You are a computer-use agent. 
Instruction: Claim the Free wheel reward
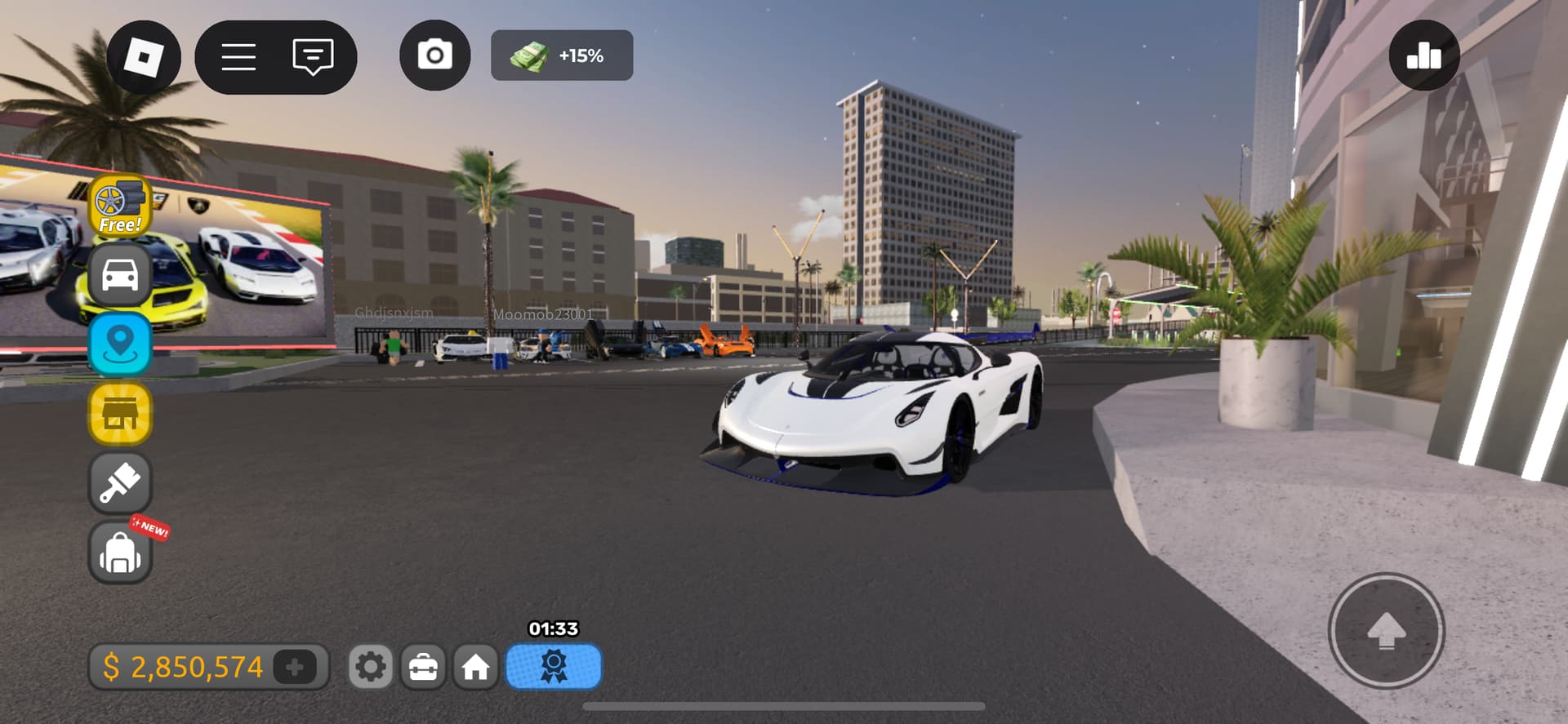click(120, 206)
